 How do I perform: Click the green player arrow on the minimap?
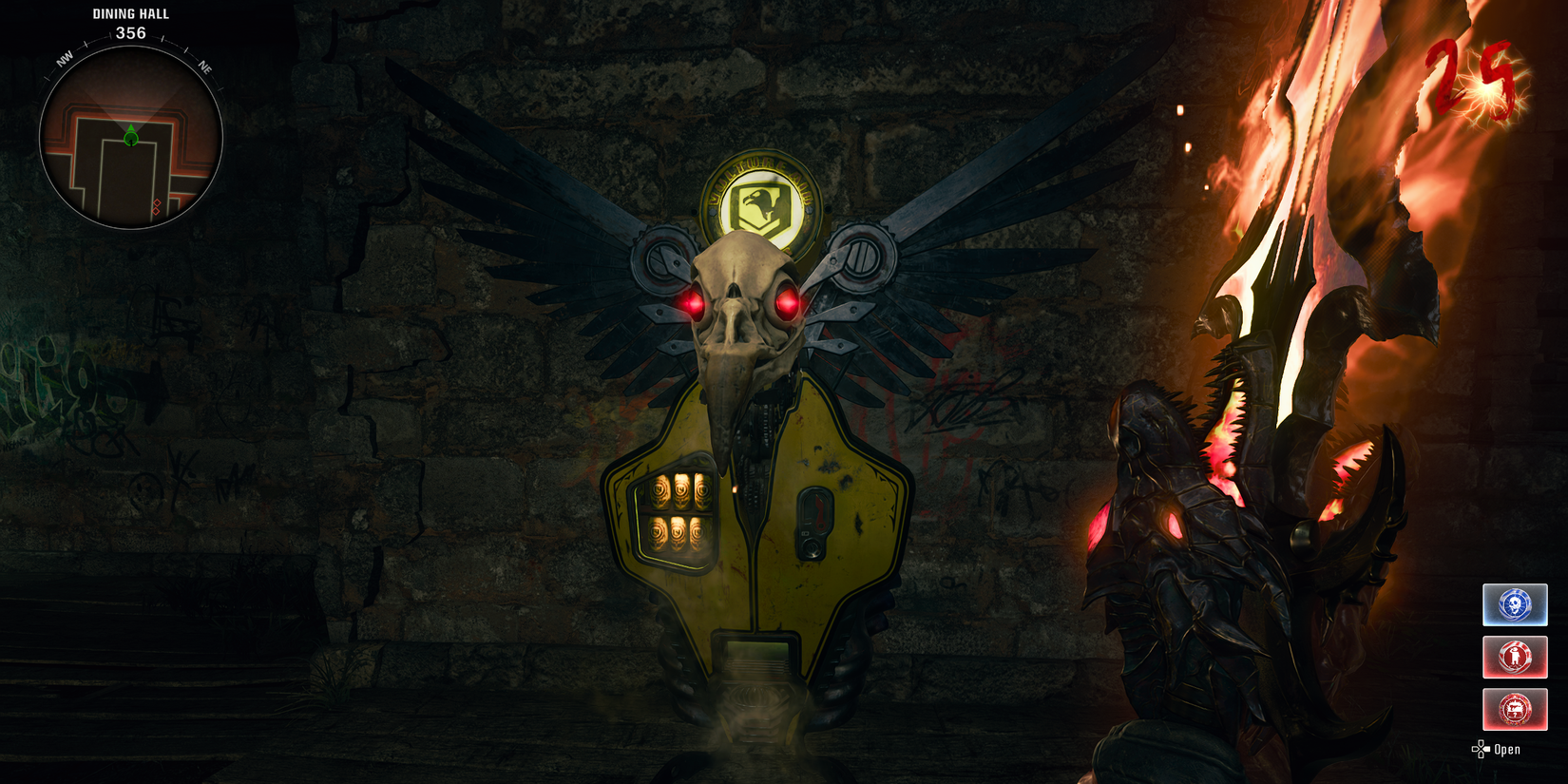point(130,136)
